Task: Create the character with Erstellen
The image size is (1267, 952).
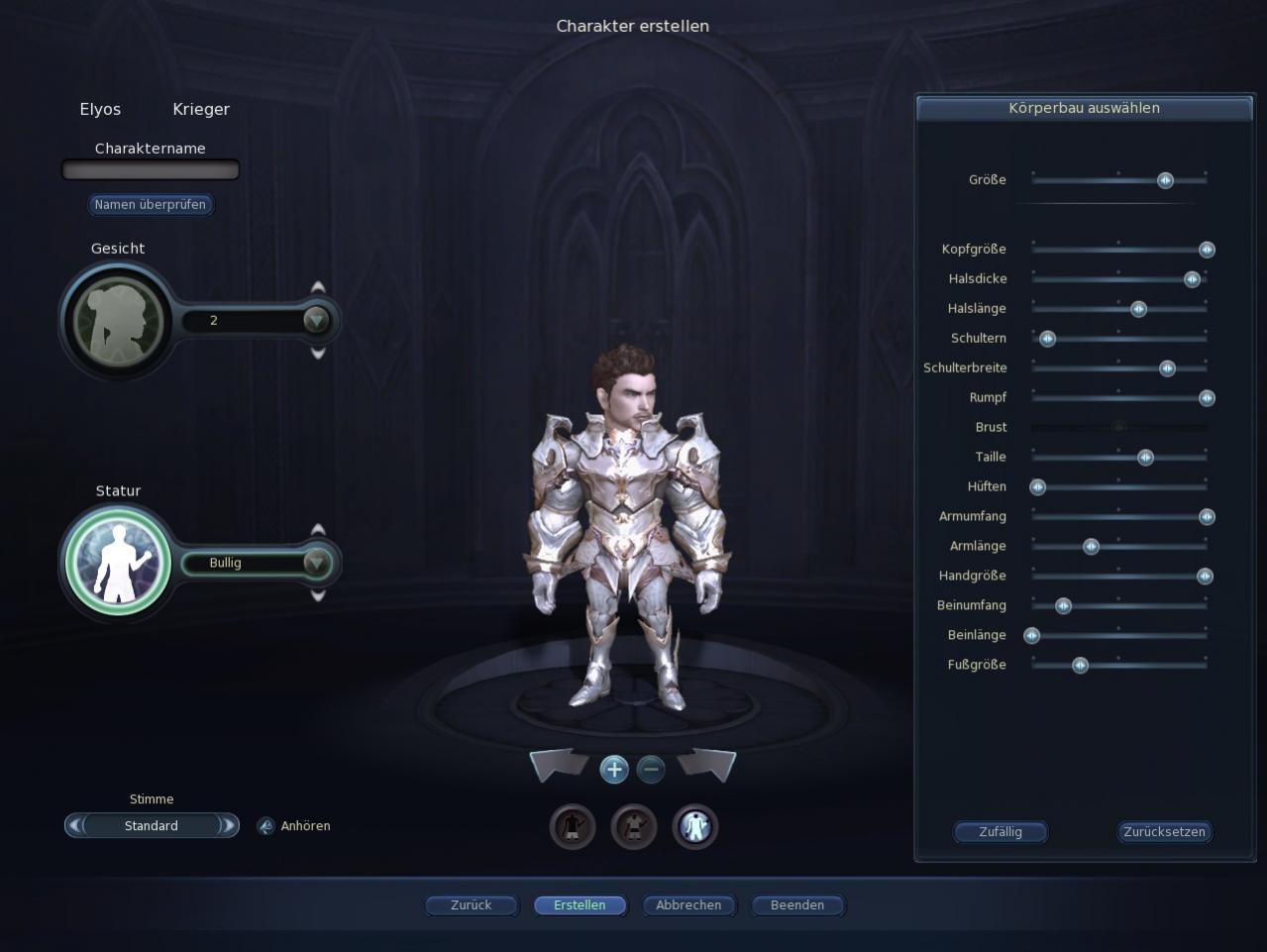Action: (x=580, y=905)
